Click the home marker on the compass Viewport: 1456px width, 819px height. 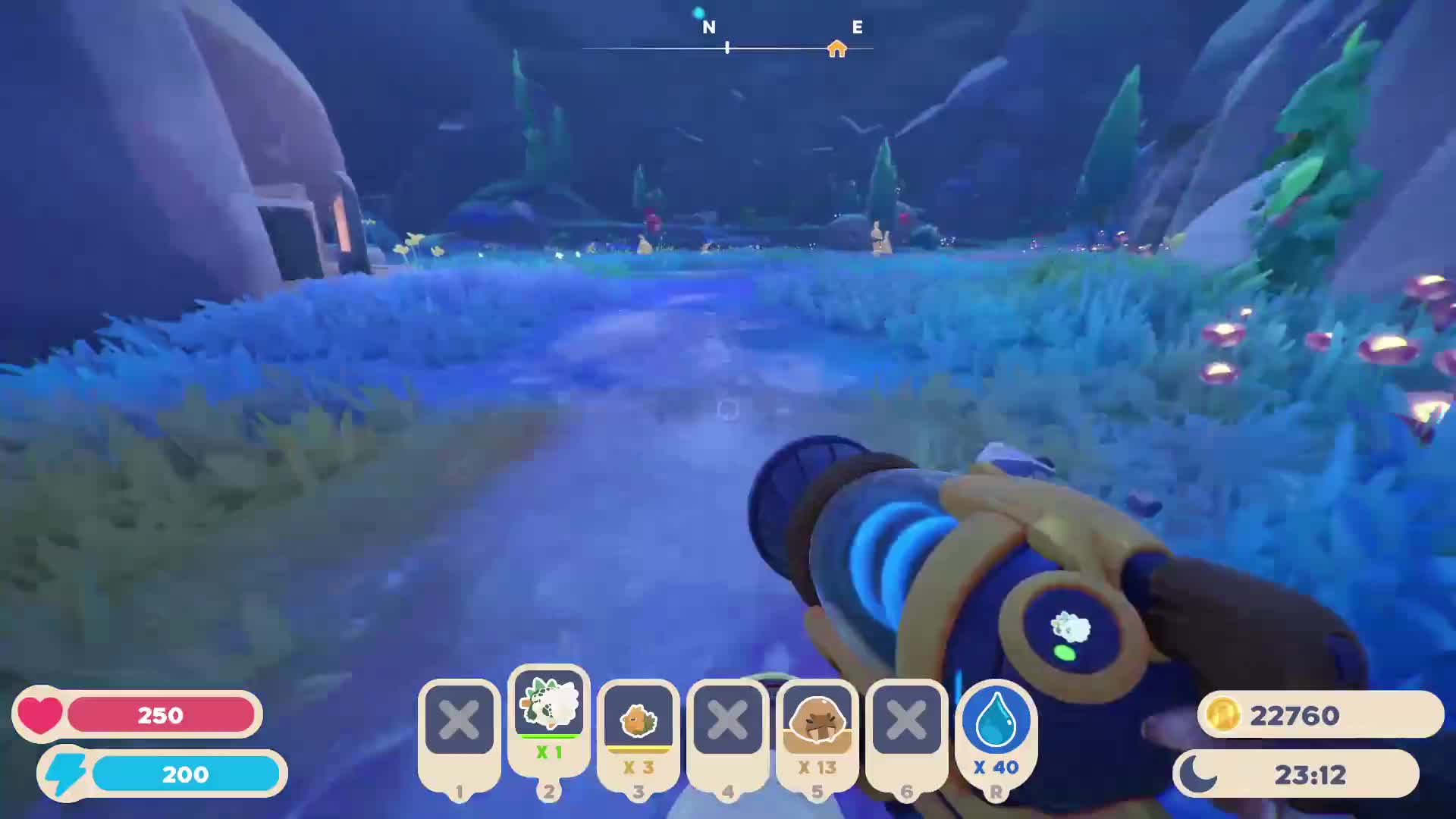pos(836,49)
